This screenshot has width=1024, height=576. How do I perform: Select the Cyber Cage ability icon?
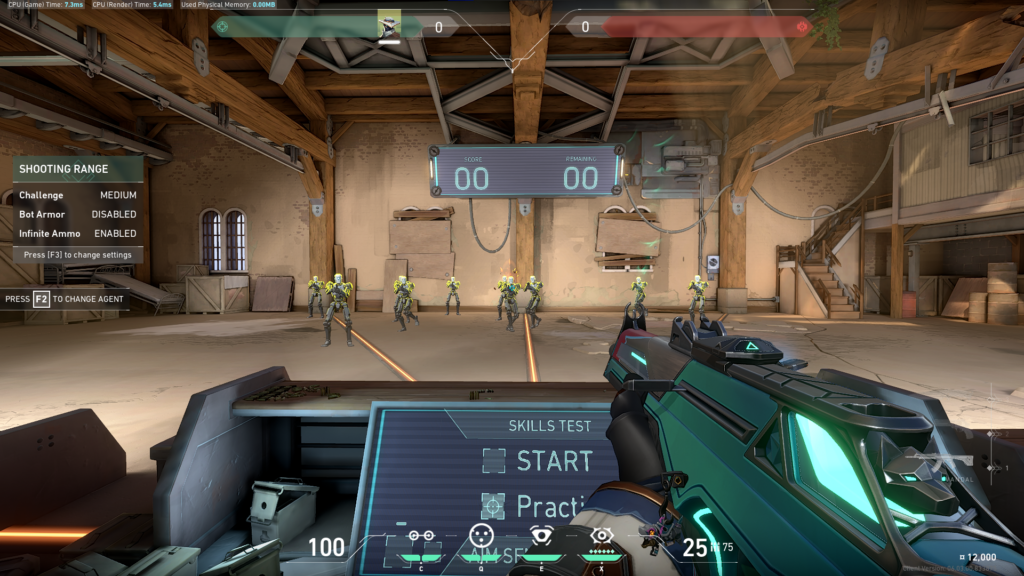point(481,536)
